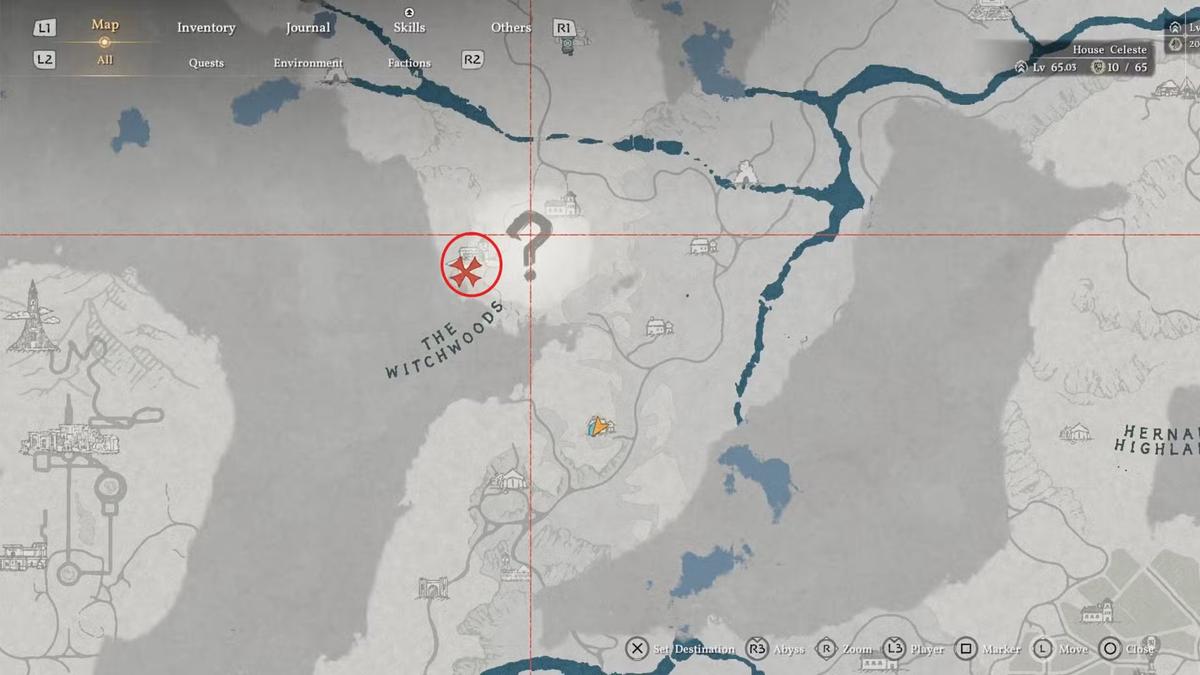Go to the Skills tab

(409, 27)
